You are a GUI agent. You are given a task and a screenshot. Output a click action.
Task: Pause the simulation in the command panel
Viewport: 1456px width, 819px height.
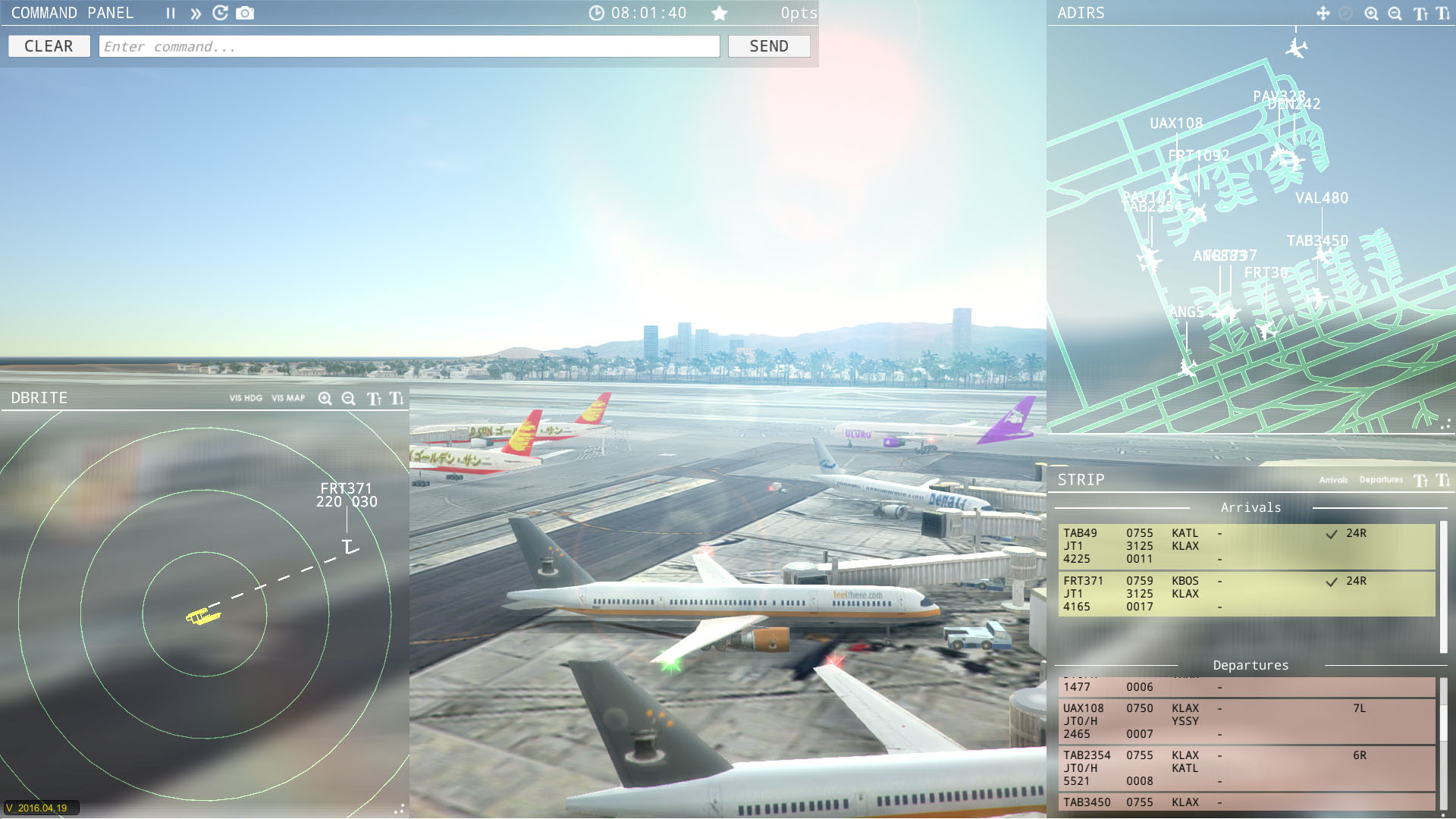[x=171, y=13]
